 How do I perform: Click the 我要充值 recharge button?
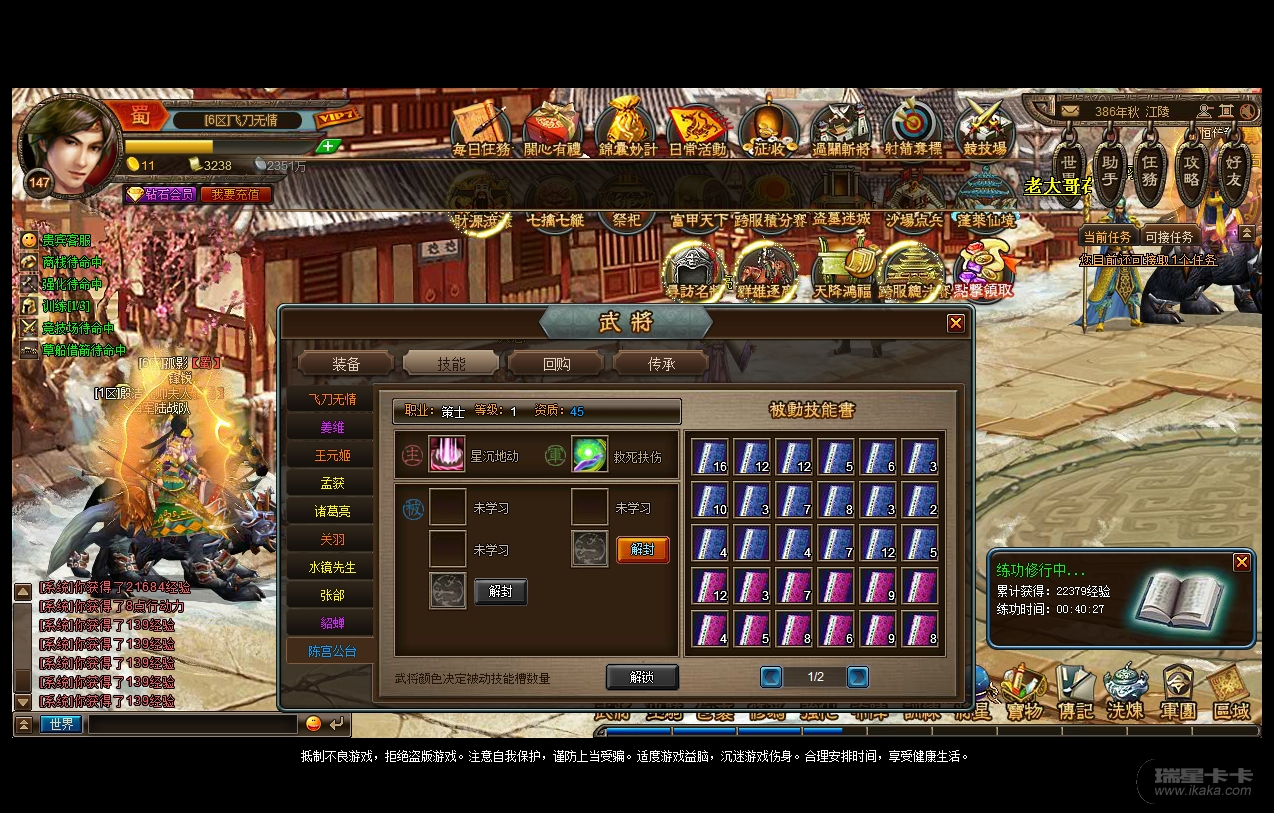tap(236, 194)
